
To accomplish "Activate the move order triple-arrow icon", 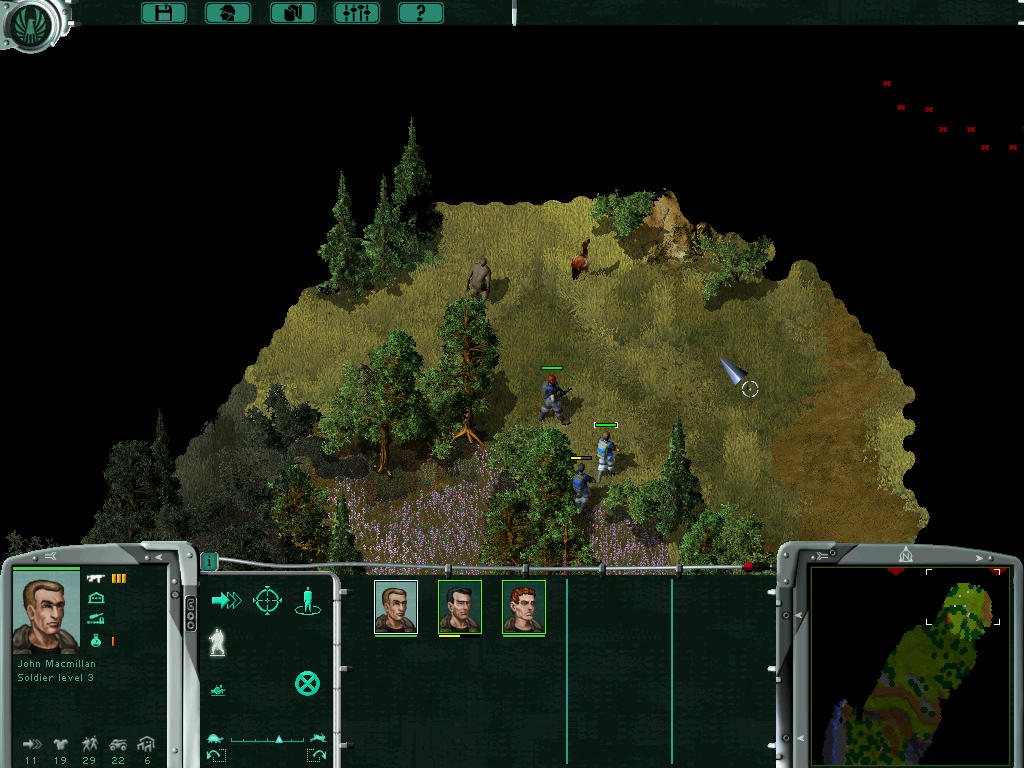I will coord(226,600).
